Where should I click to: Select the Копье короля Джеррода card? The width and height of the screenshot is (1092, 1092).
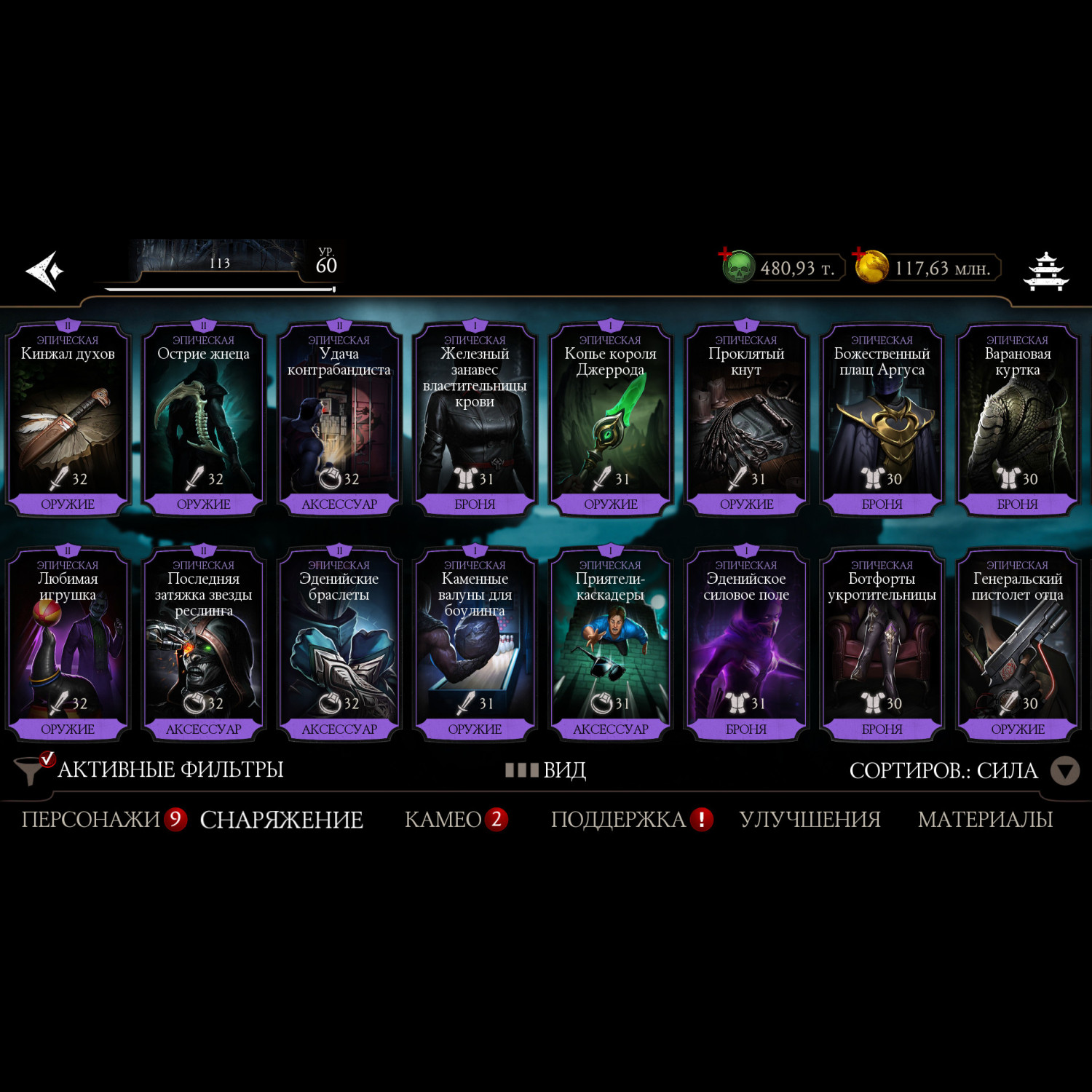[610, 419]
